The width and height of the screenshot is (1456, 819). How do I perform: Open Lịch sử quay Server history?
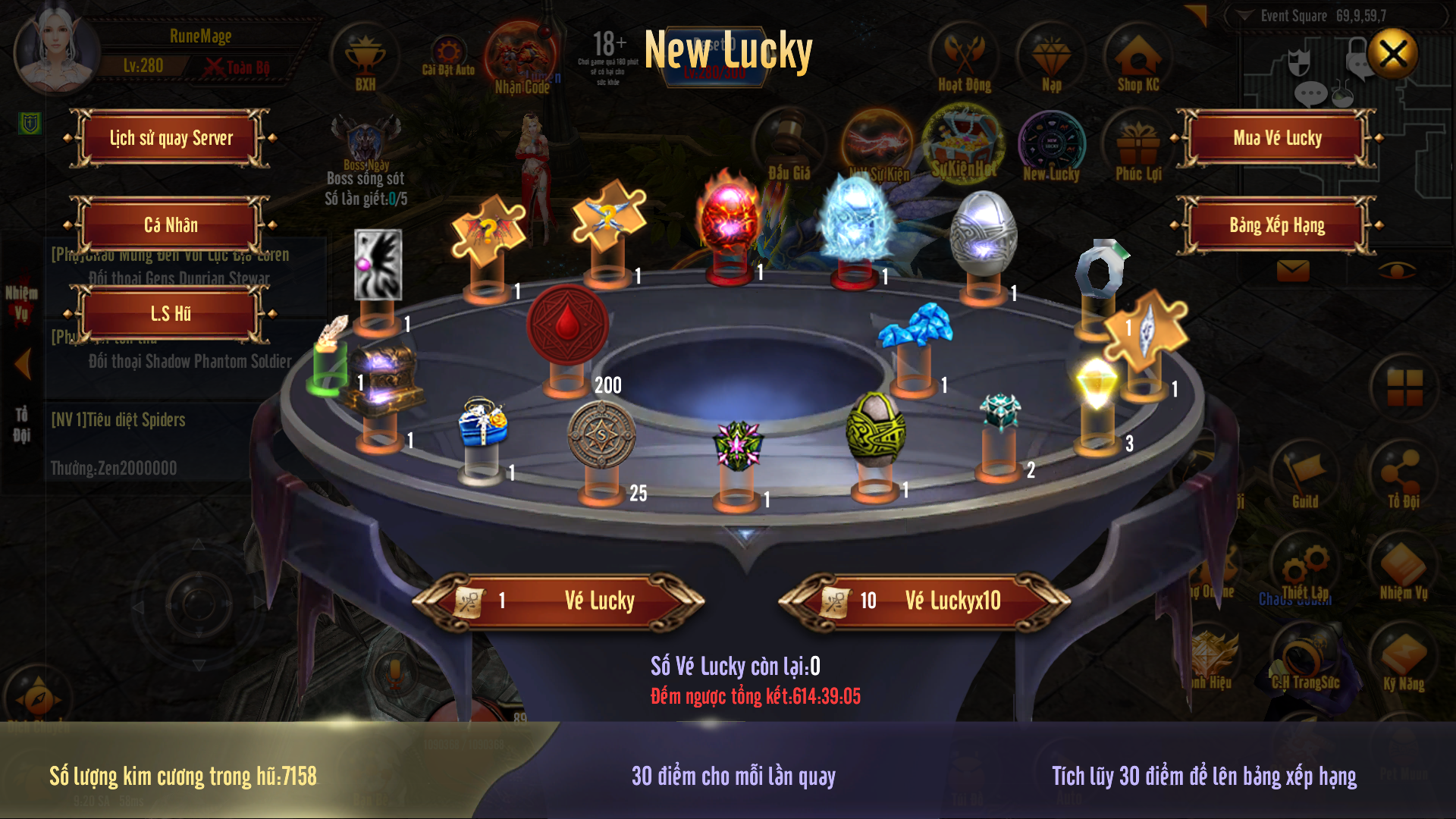171,138
